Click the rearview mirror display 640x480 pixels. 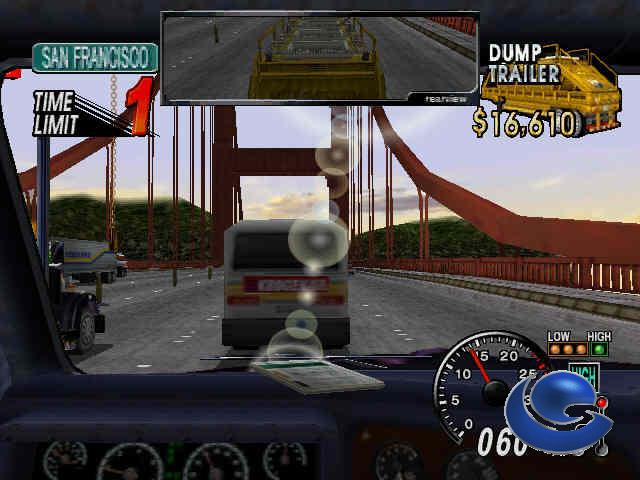point(319,57)
